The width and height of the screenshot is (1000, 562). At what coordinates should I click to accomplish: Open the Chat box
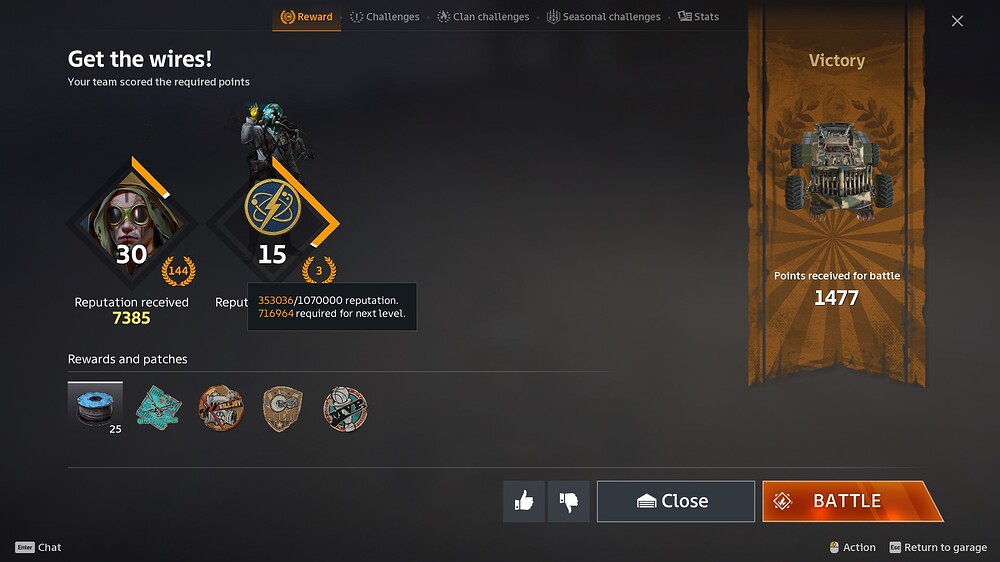click(x=39, y=547)
